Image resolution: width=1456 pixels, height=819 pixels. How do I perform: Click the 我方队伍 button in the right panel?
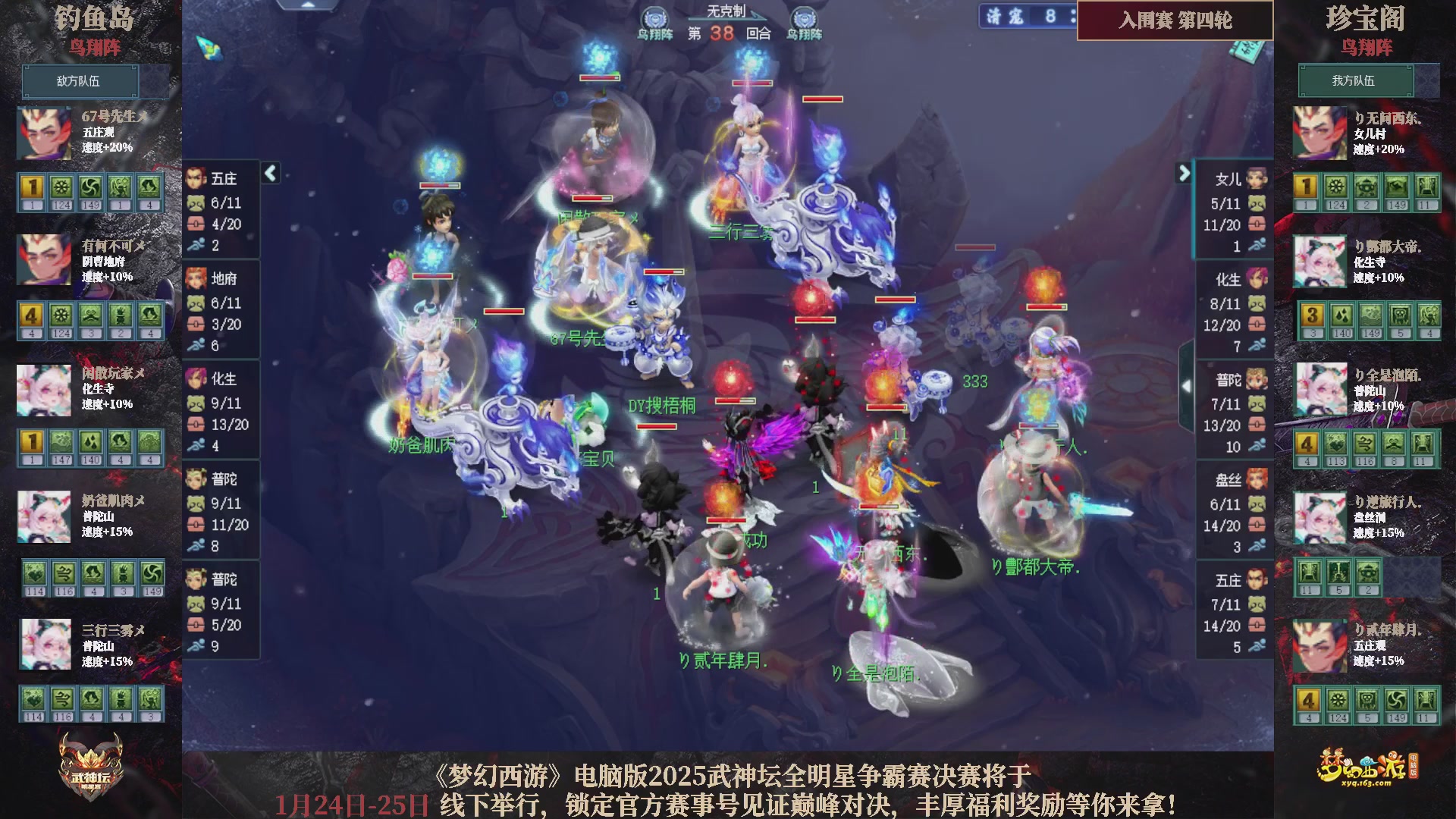point(1357,81)
